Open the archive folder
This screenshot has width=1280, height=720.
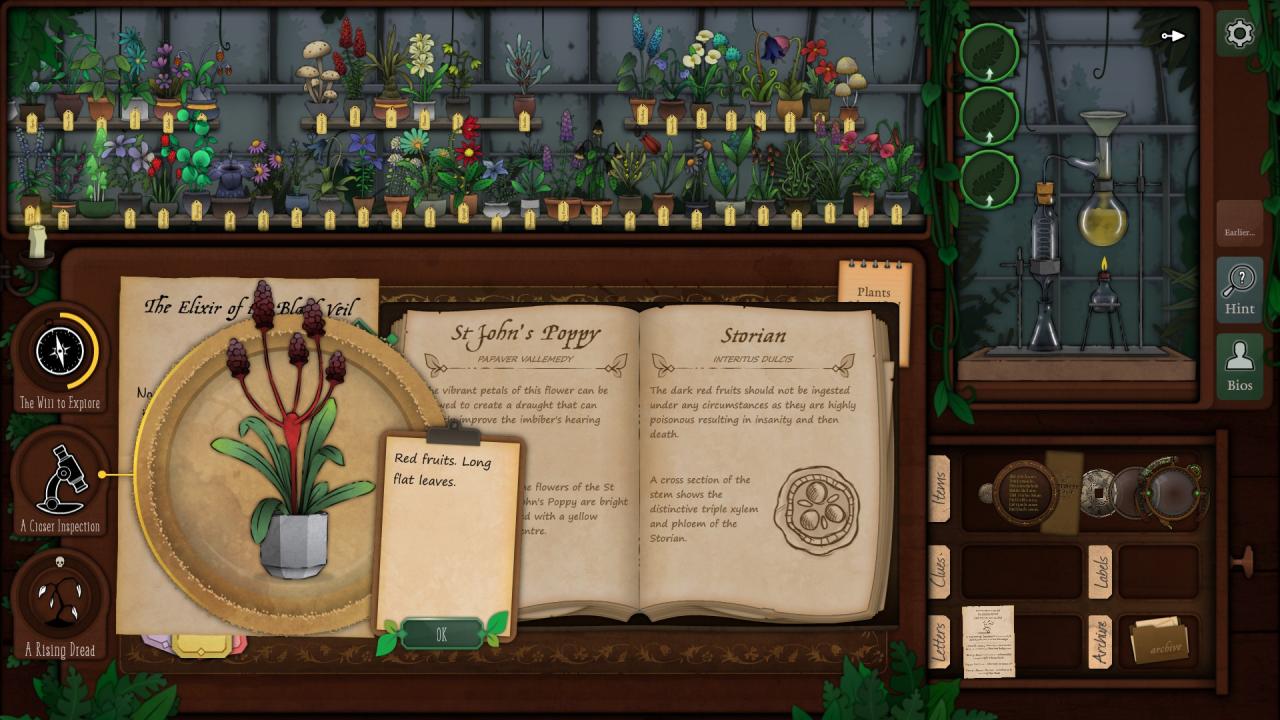point(1158,642)
